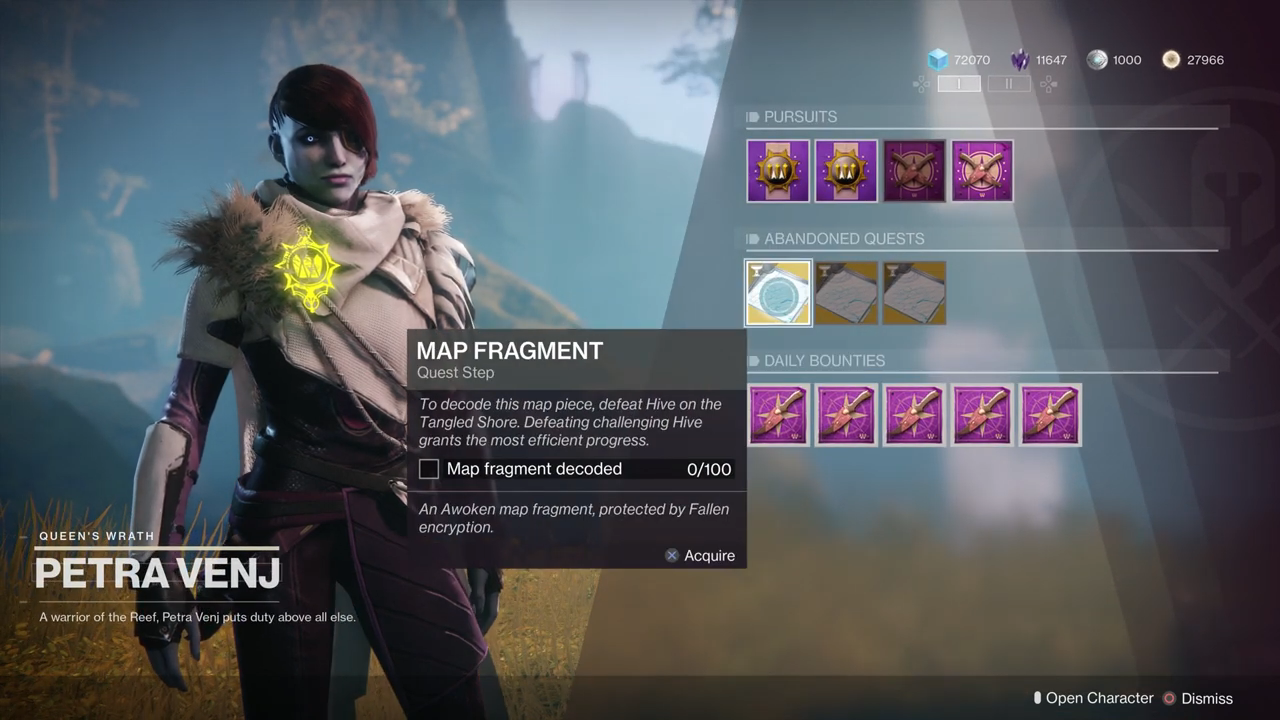Switch to vendor page I
The height and width of the screenshot is (720, 1280).
point(959,84)
